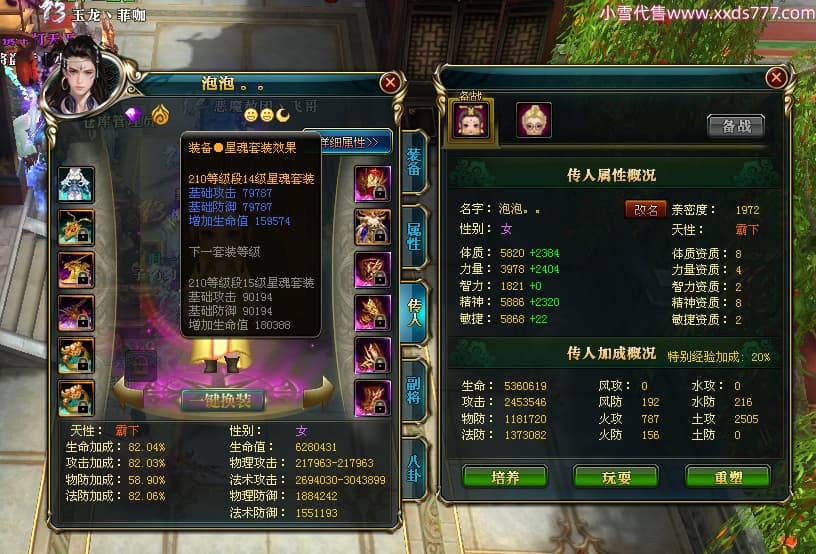Select the white-robed figure equipment slot
This screenshot has height=554, width=816.
tap(76, 183)
